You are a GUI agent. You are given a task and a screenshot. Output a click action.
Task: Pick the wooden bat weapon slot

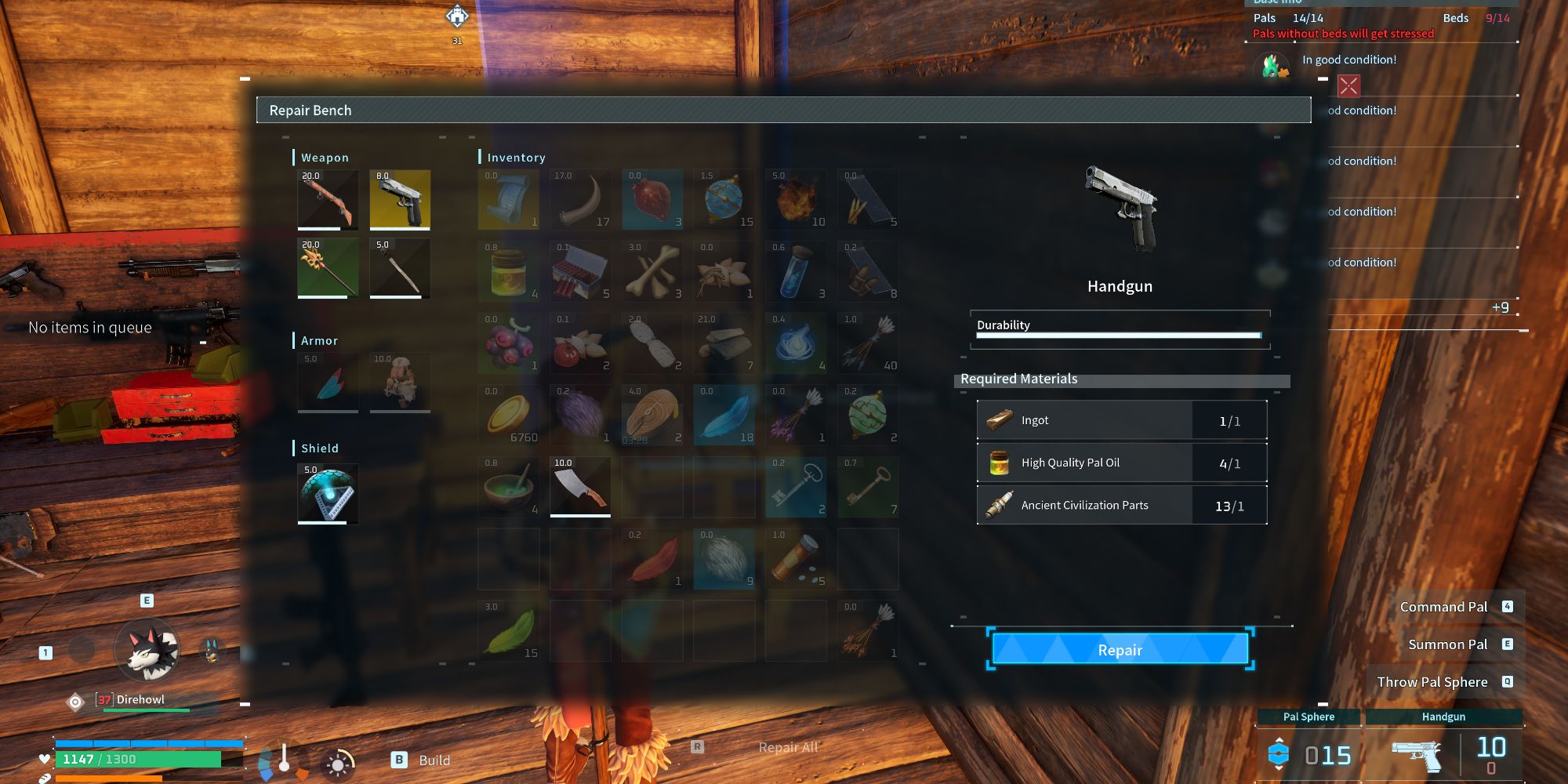(x=400, y=268)
